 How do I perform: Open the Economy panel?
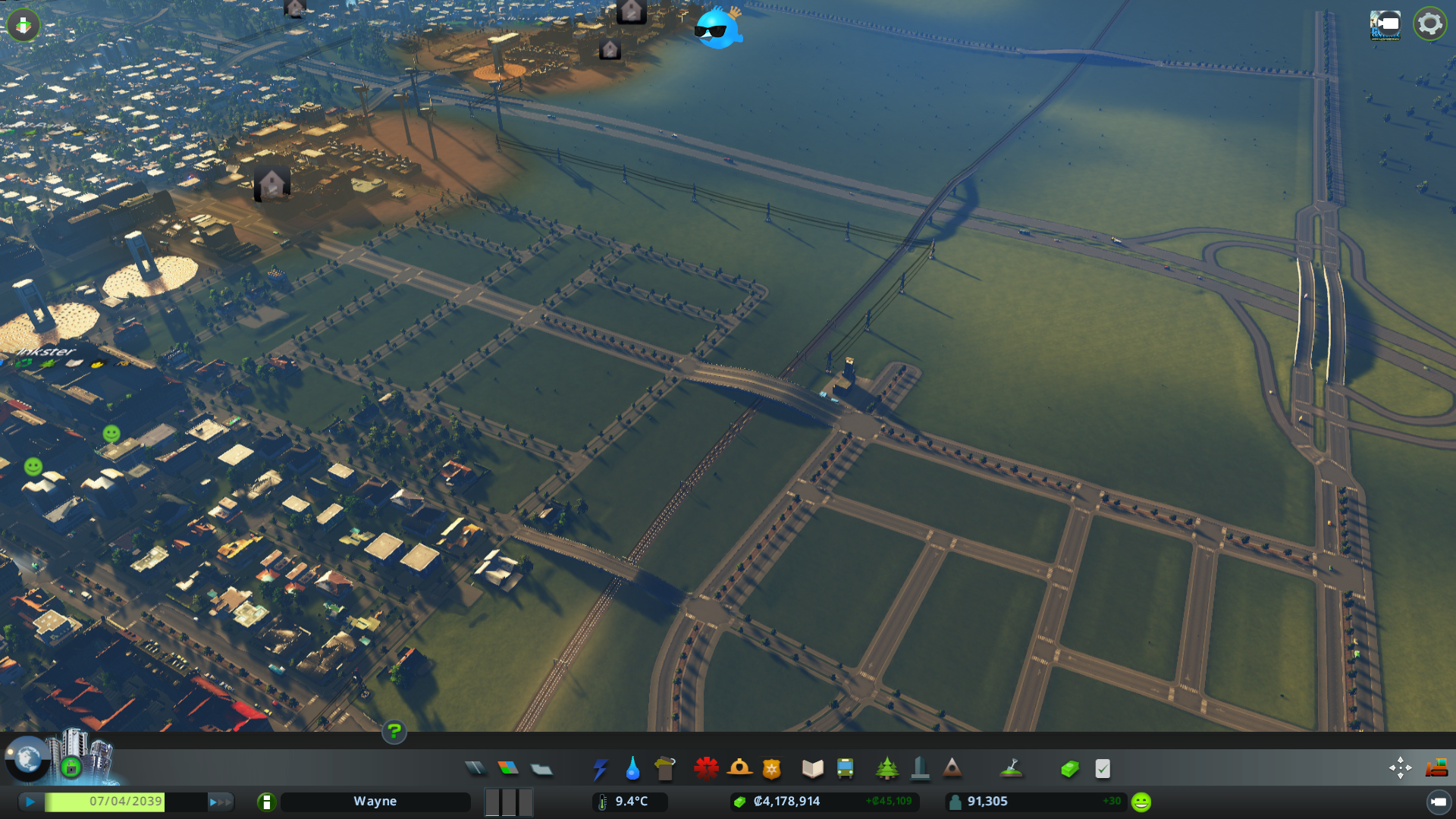pos(1069,768)
